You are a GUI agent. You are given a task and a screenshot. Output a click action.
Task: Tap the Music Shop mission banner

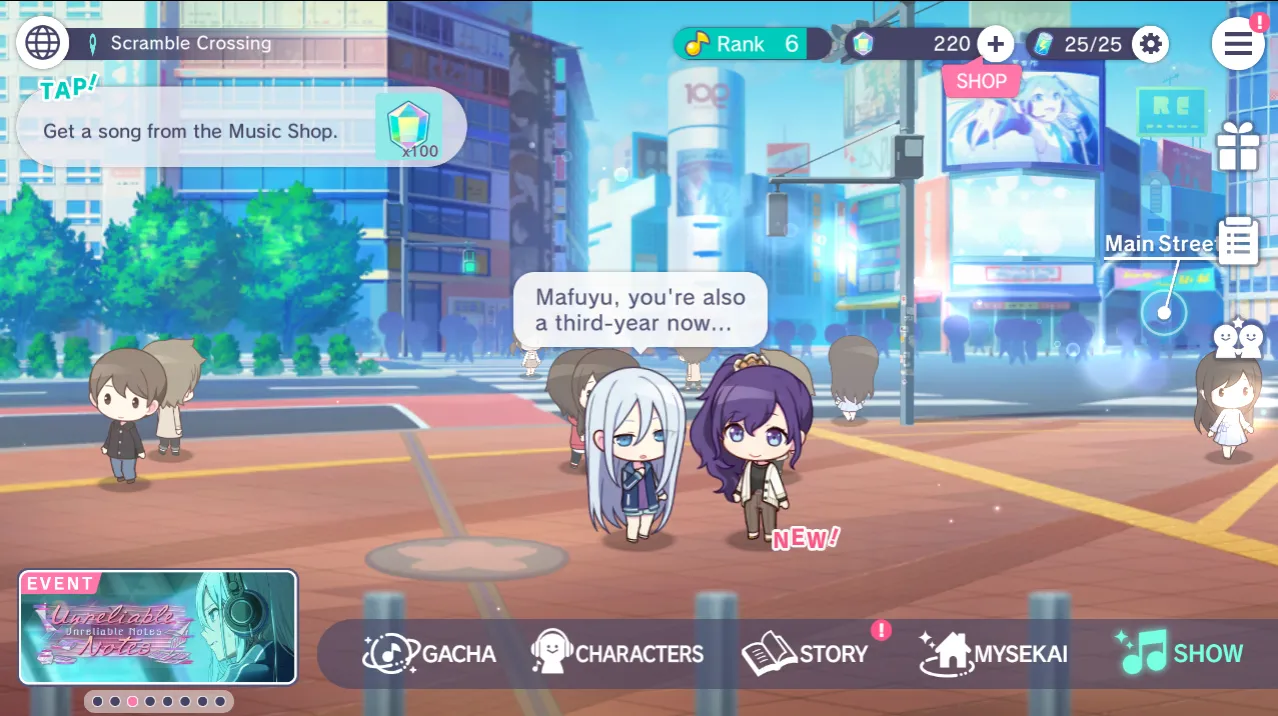point(240,129)
